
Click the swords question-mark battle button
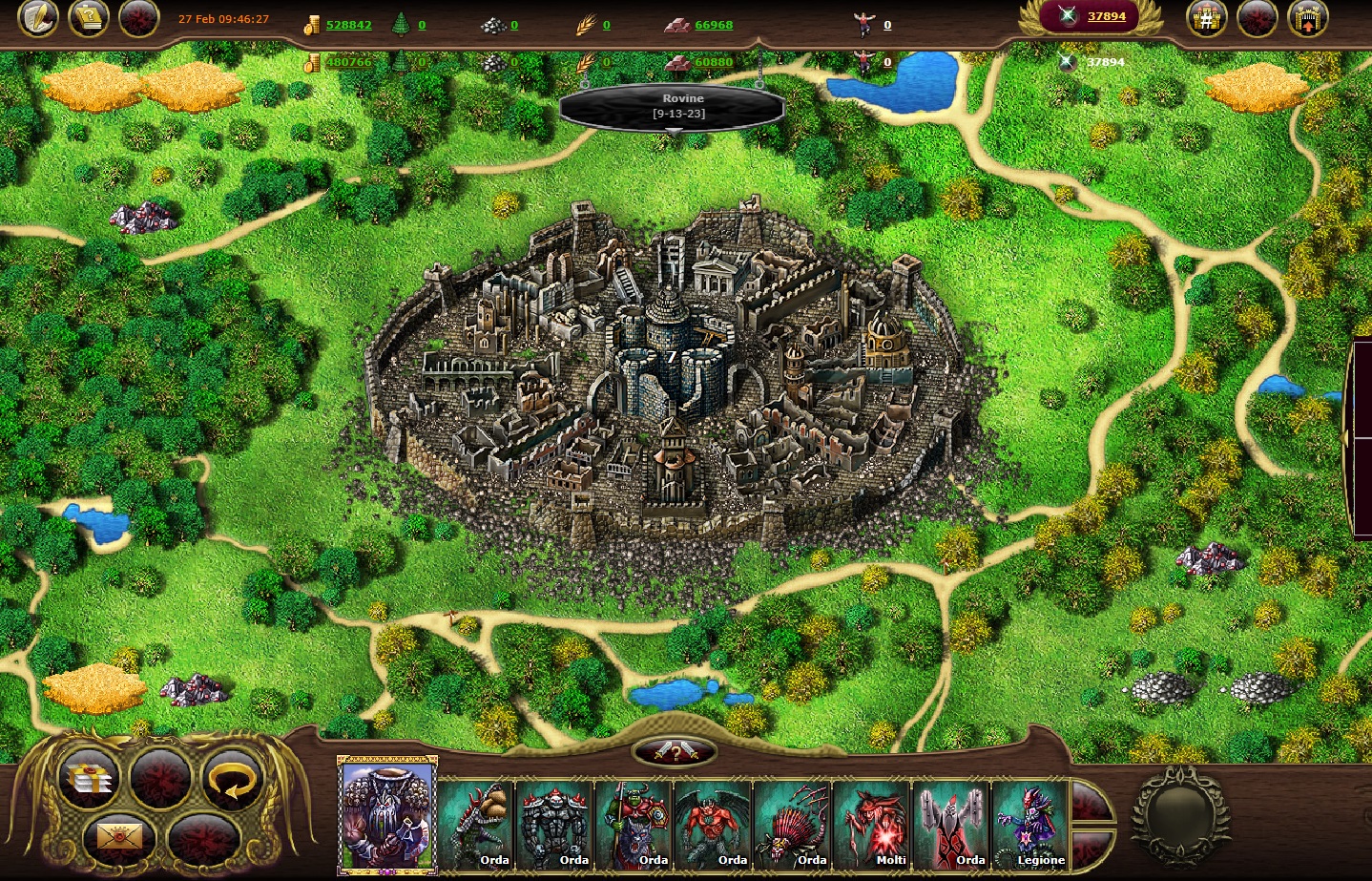click(675, 753)
